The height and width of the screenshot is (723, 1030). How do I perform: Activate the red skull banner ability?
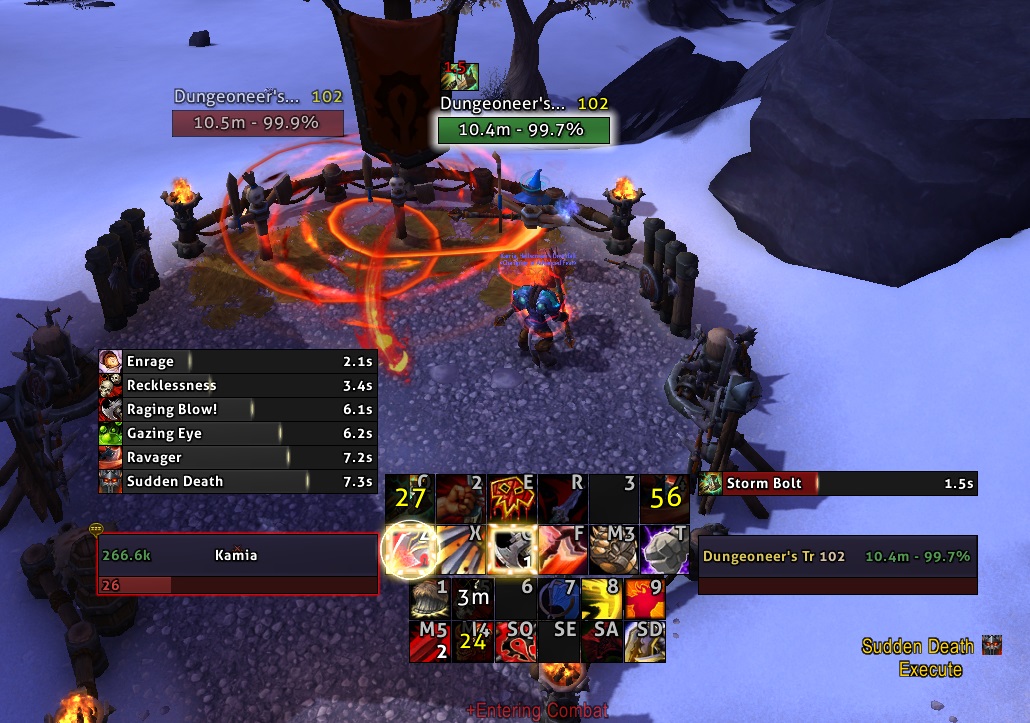point(512,497)
